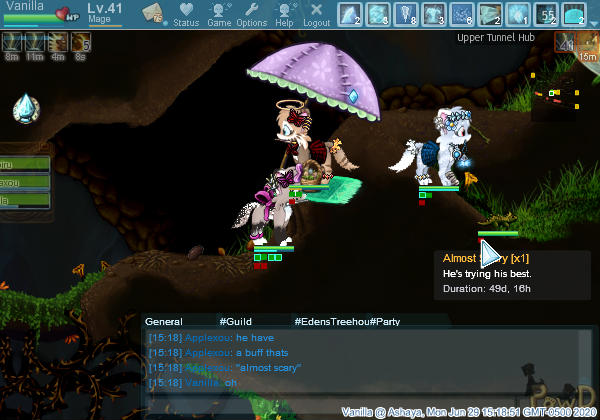The width and height of the screenshot is (600, 420).
Task: Click the minimap in the corner
Action: click(560, 103)
